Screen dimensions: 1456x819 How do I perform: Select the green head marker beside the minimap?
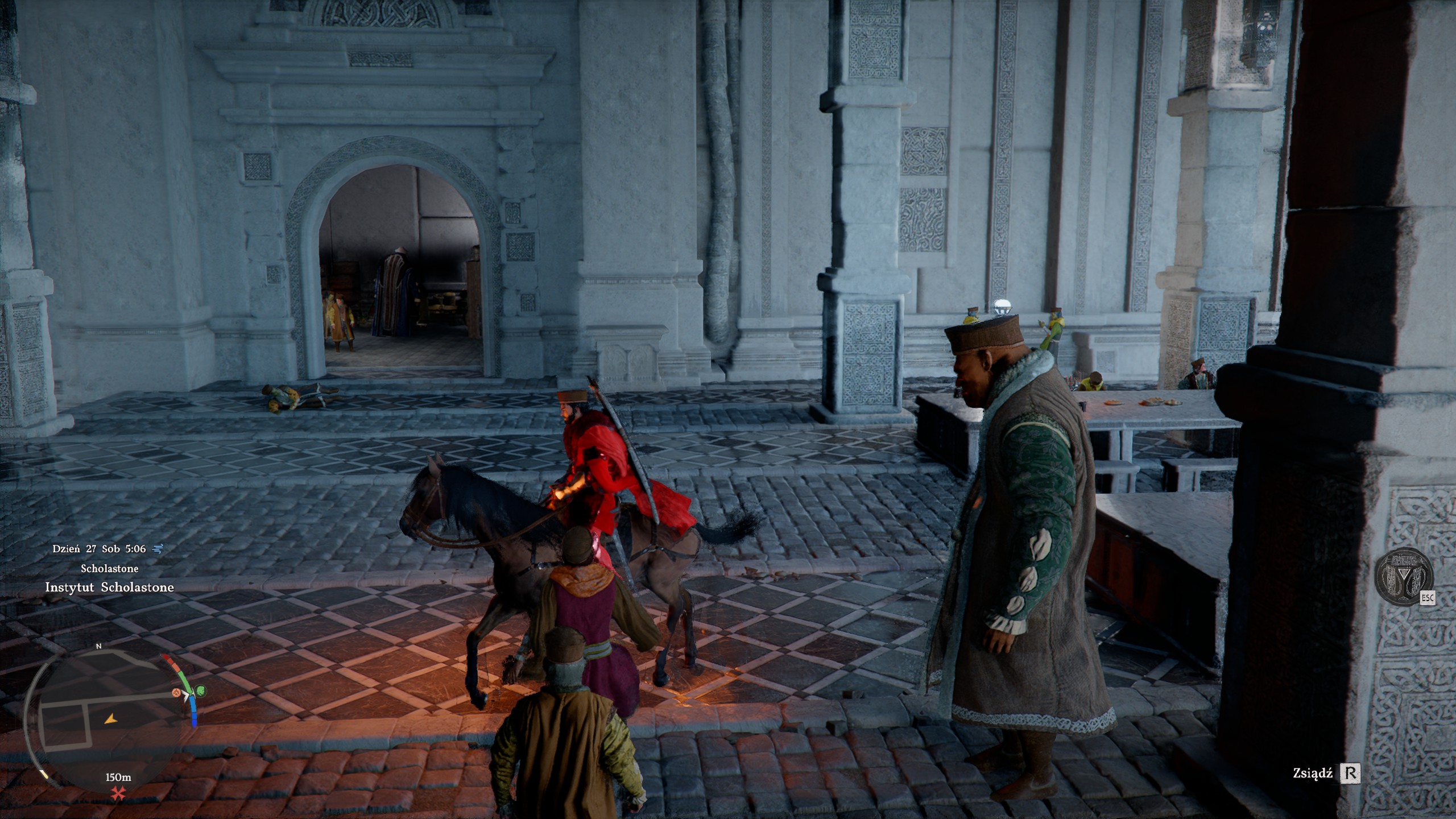tap(201, 692)
